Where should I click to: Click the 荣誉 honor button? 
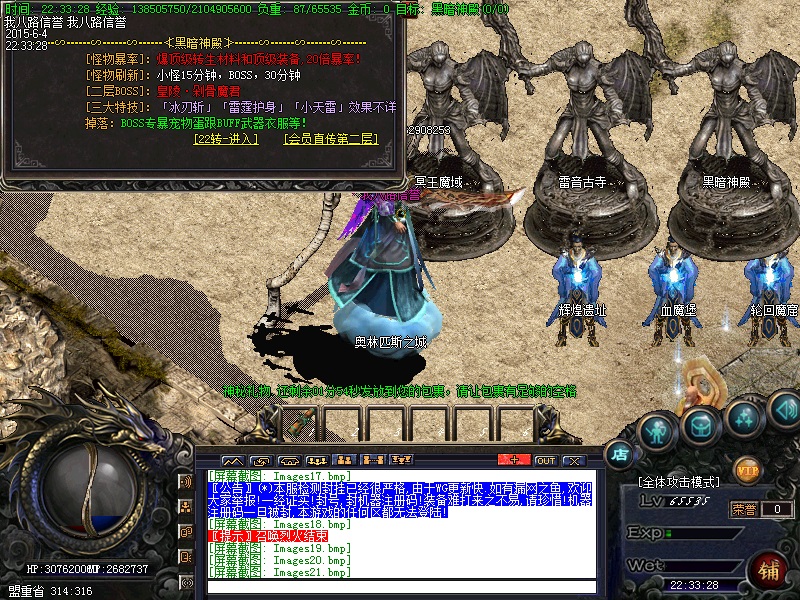(x=743, y=509)
